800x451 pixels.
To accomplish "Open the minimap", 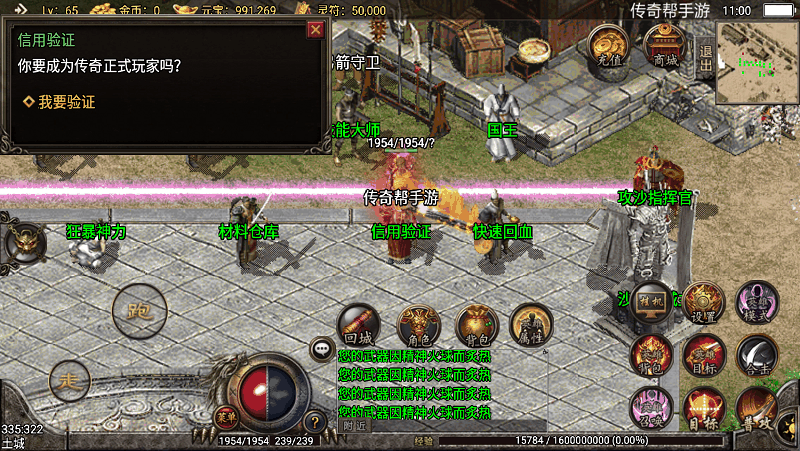I will coord(757,63).
